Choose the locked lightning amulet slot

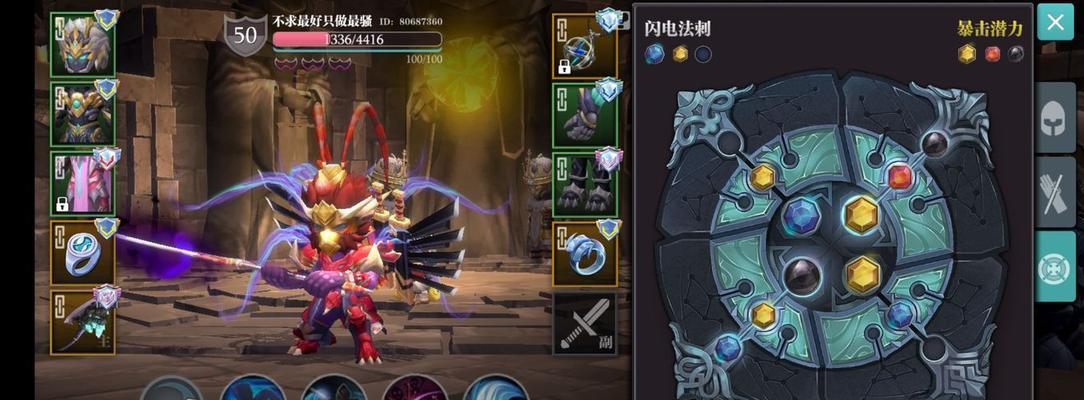(585, 45)
